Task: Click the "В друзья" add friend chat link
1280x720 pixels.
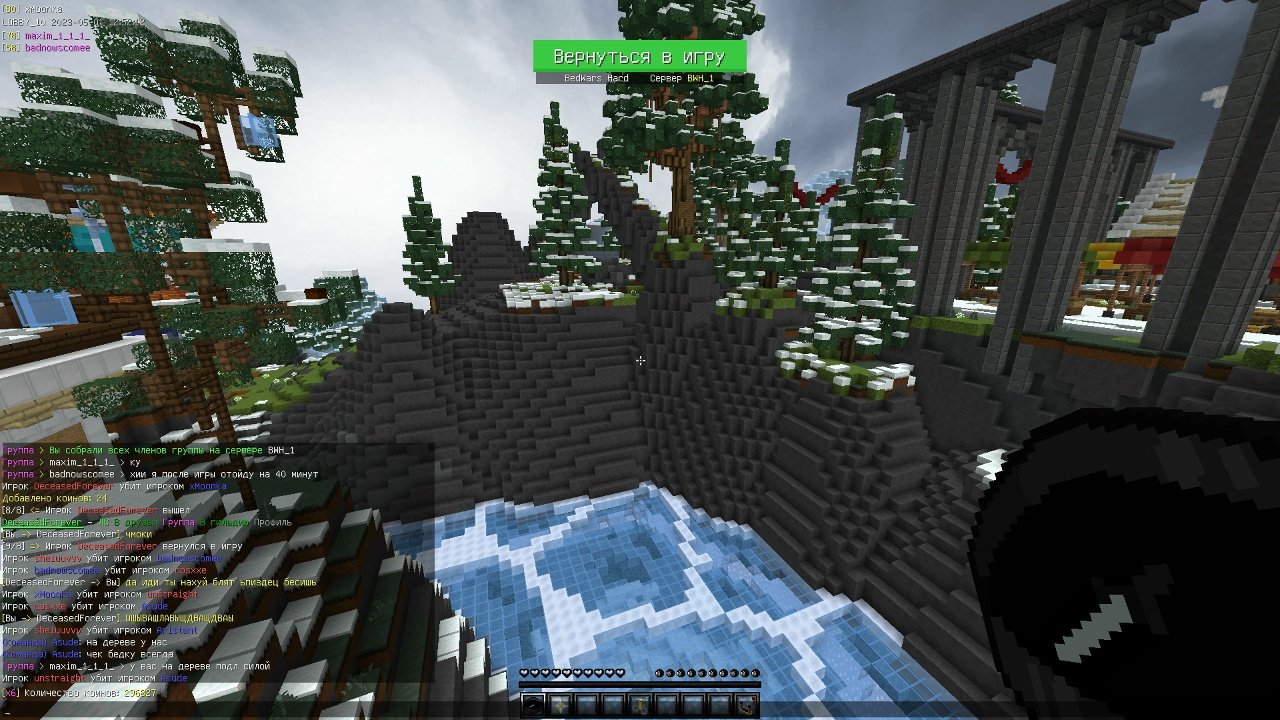Action: 137,522
